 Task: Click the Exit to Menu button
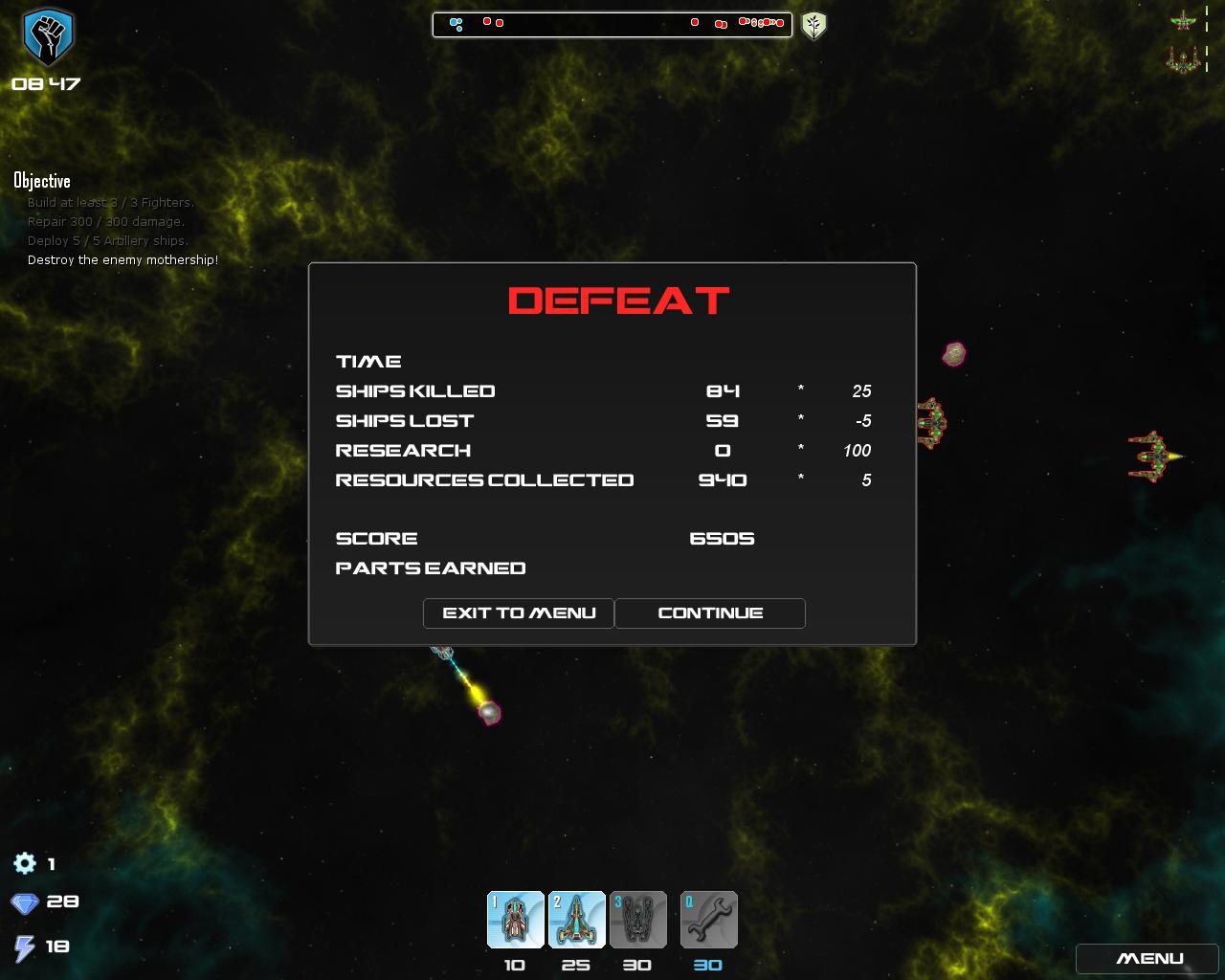[519, 613]
